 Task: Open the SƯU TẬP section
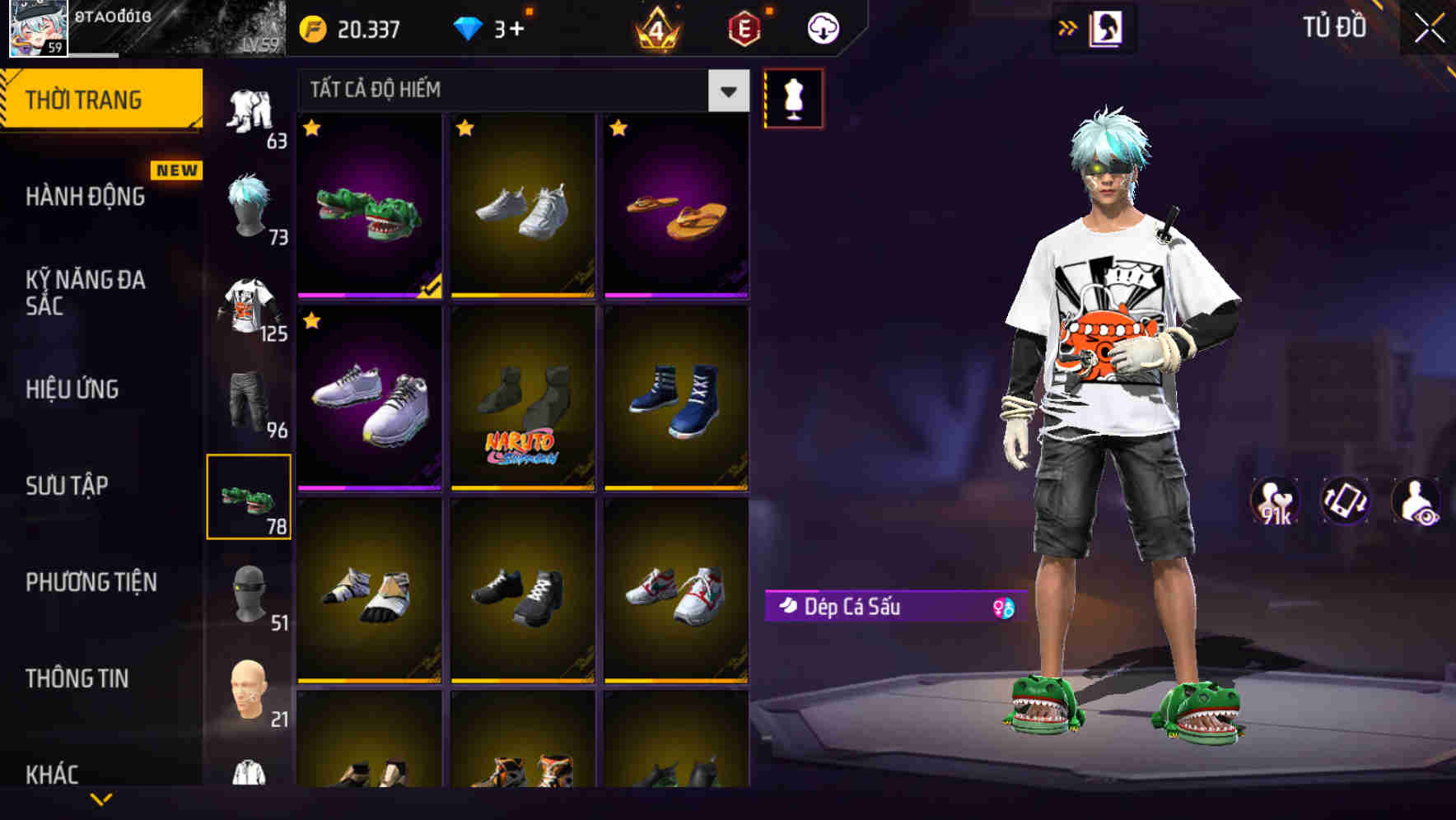[x=68, y=486]
